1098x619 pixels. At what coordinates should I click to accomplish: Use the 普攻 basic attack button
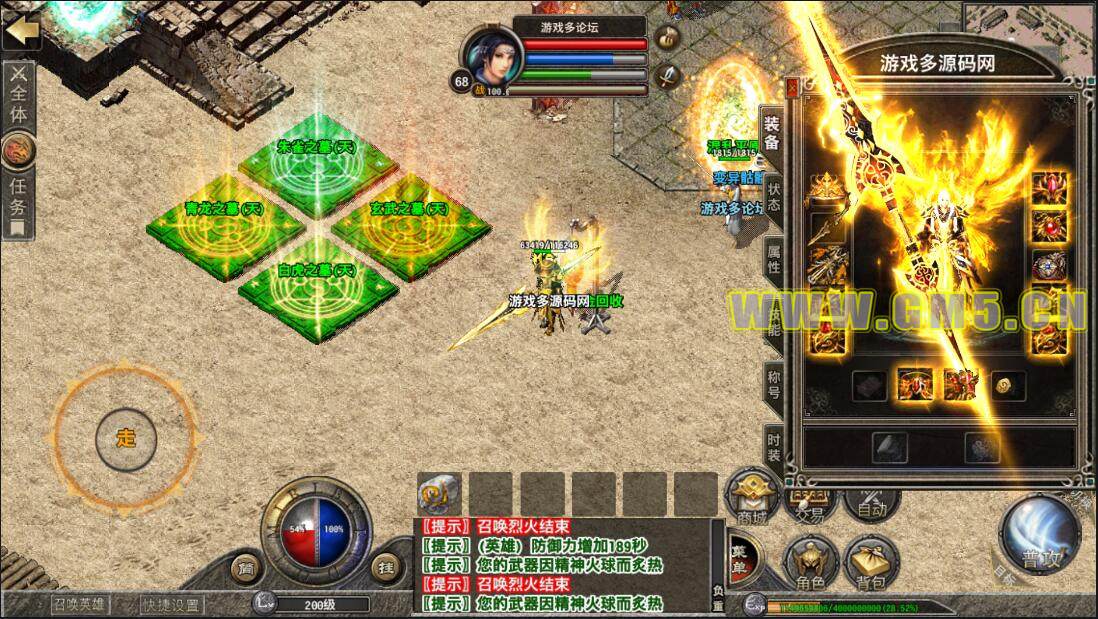point(1039,538)
